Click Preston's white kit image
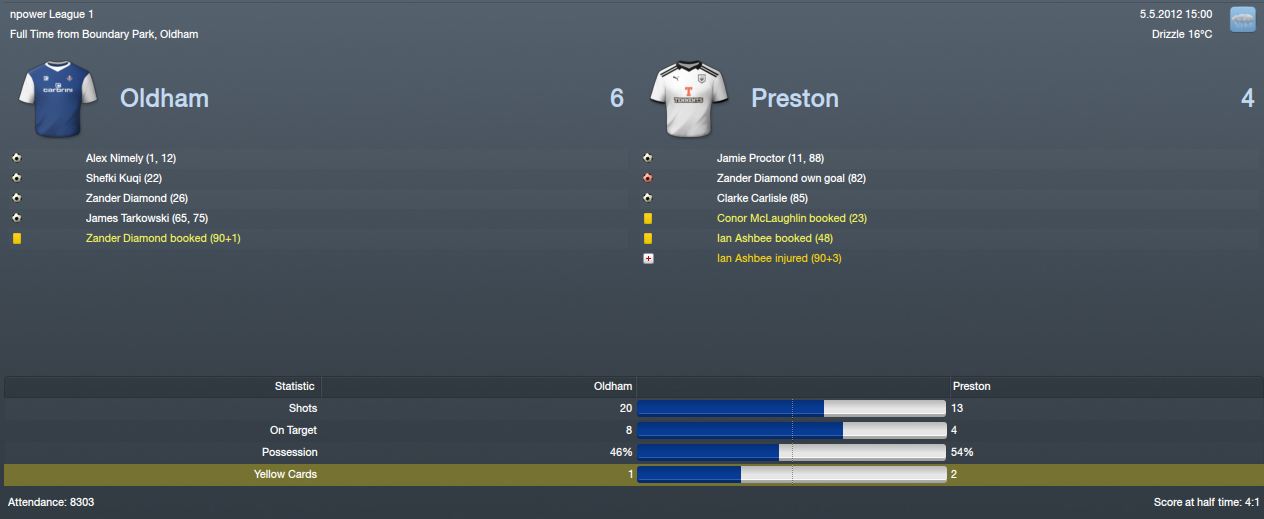 (x=687, y=99)
